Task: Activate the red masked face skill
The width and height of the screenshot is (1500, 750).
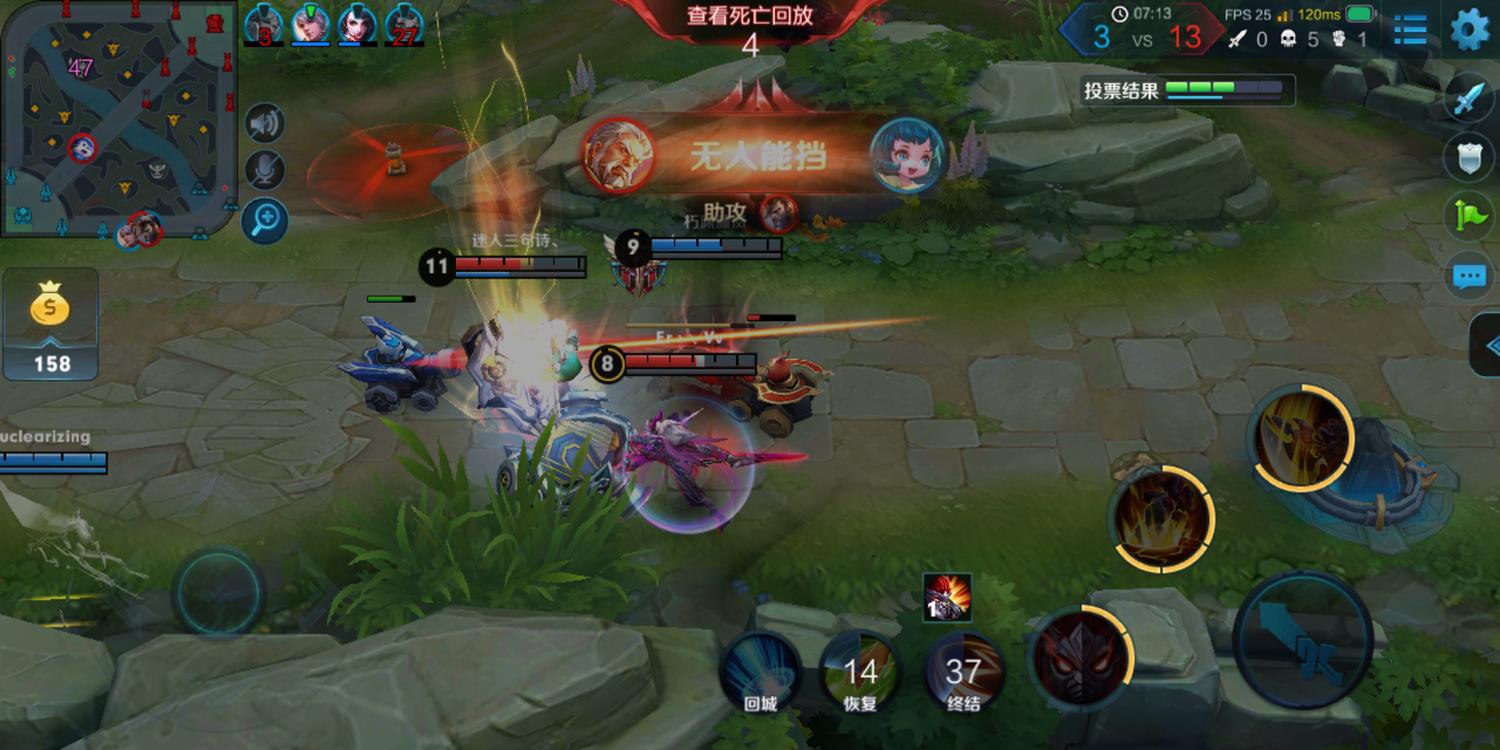Action: (1080, 657)
